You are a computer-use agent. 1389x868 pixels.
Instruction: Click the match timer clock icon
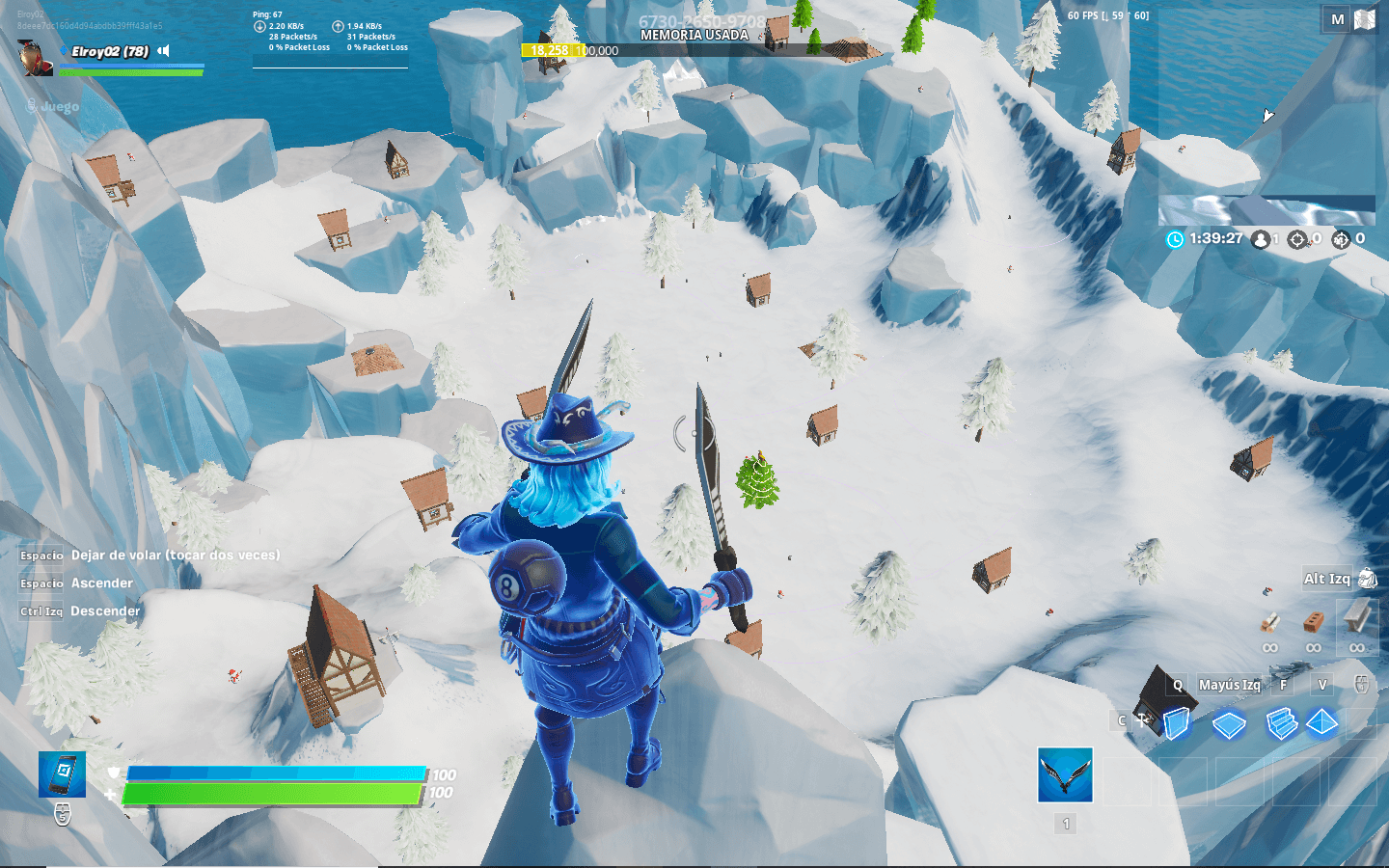tap(1175, 239)
